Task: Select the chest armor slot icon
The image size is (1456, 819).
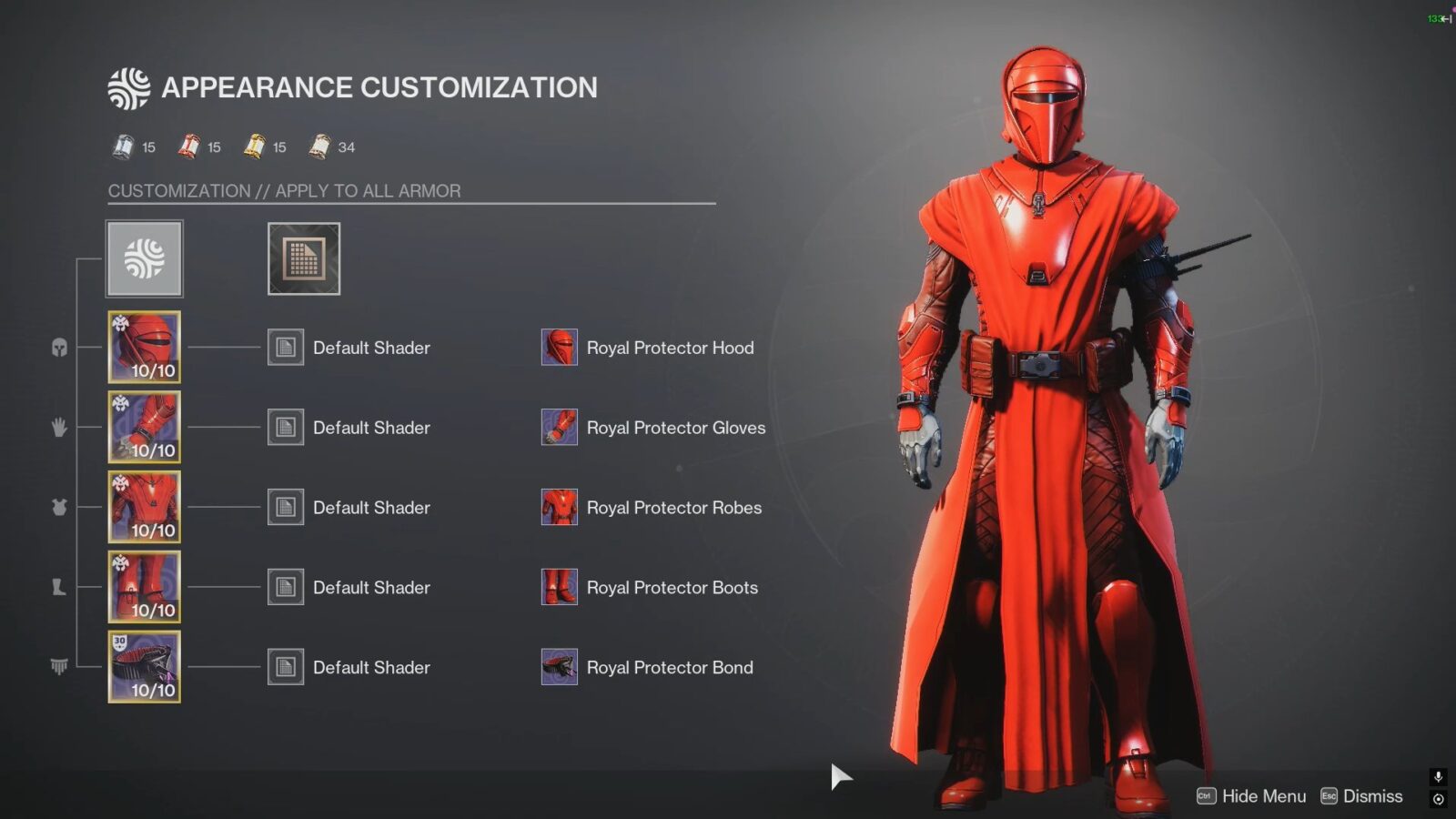Action: (x=57, y=507)
